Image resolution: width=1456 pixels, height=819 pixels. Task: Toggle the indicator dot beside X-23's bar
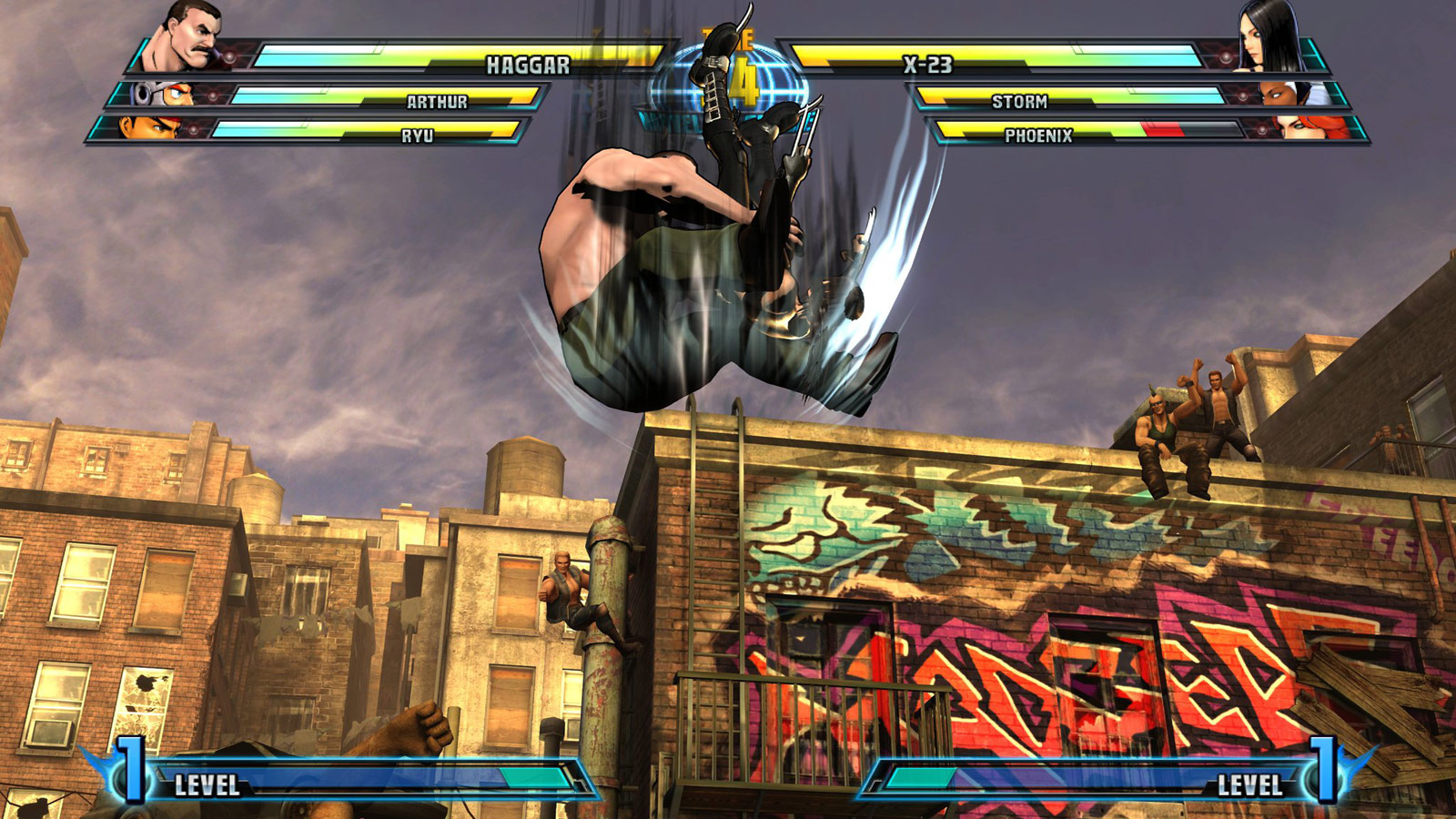(1226, 56)
